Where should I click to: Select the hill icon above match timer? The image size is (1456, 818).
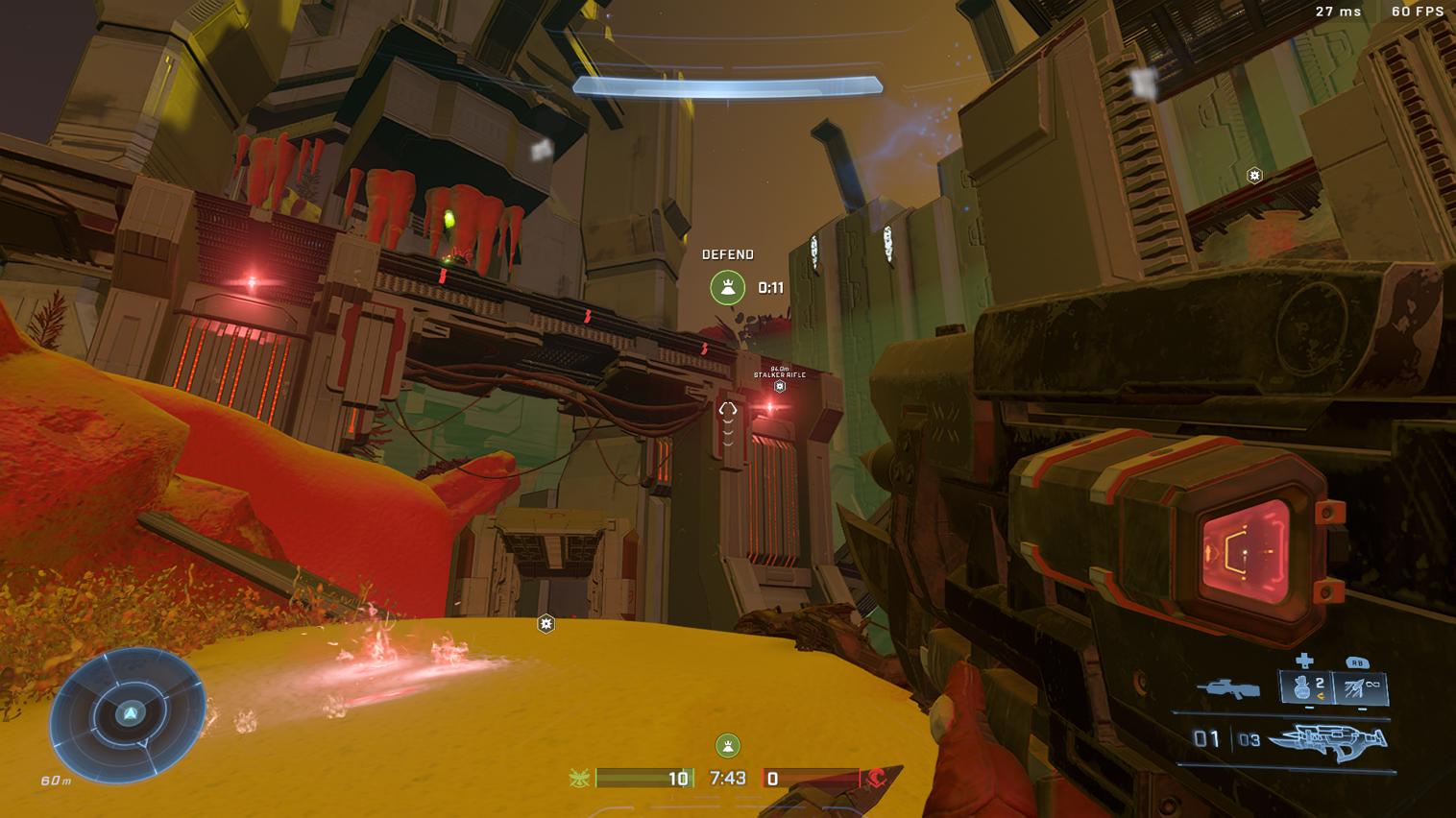pos(727,745)
